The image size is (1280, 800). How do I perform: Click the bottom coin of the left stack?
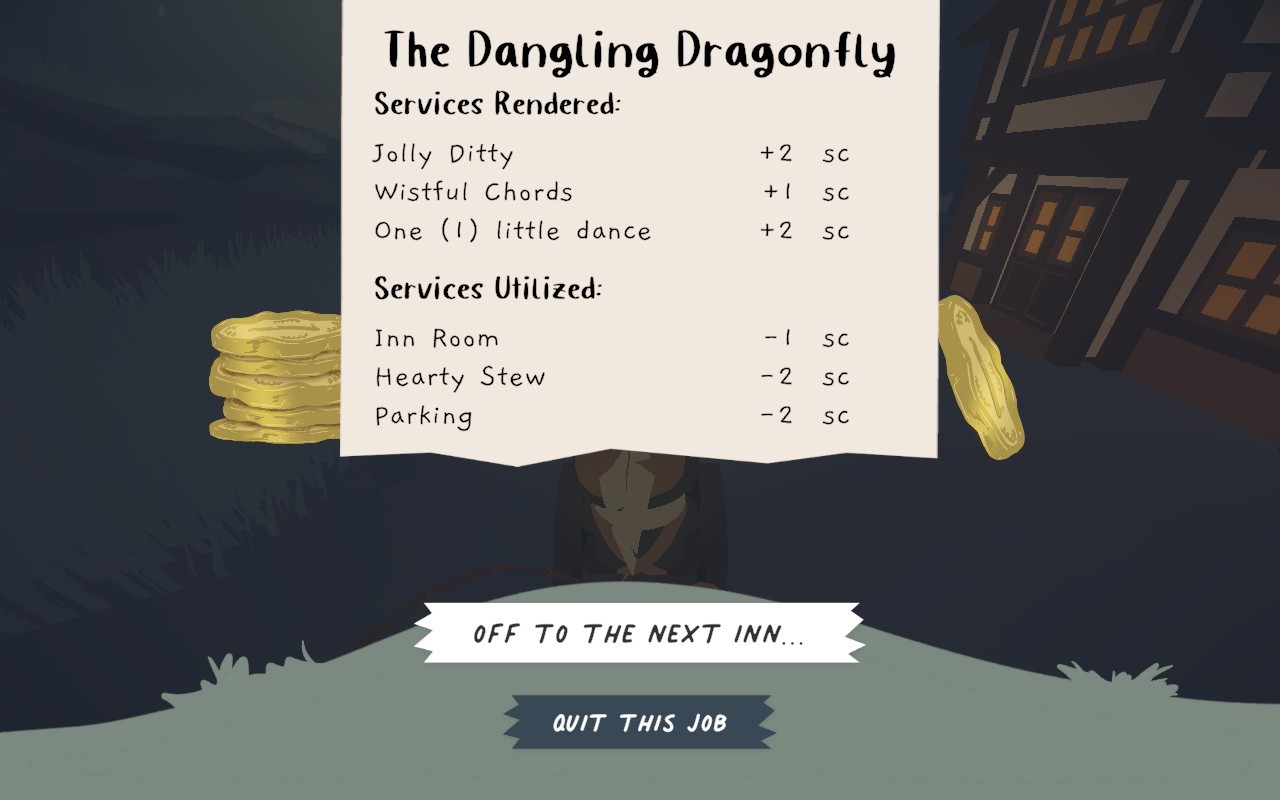(x=270, y=430)
